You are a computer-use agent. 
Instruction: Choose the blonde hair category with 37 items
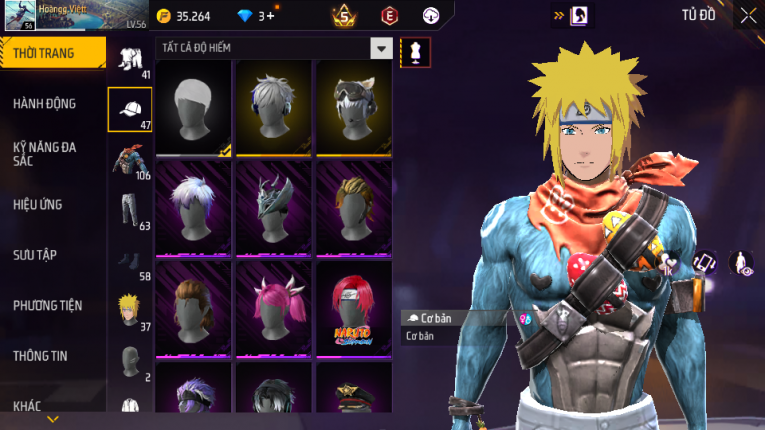[130, 311]
